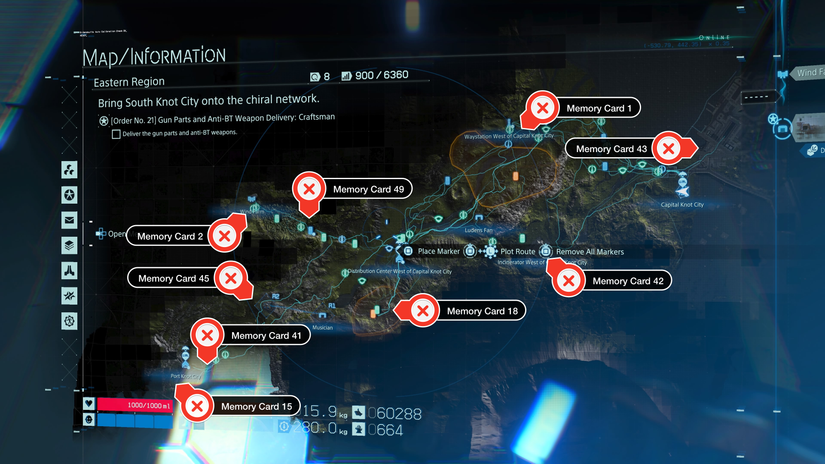Select the Memory Card 1 marker
This screenshot has width=825, height=464.
(543, 107)
